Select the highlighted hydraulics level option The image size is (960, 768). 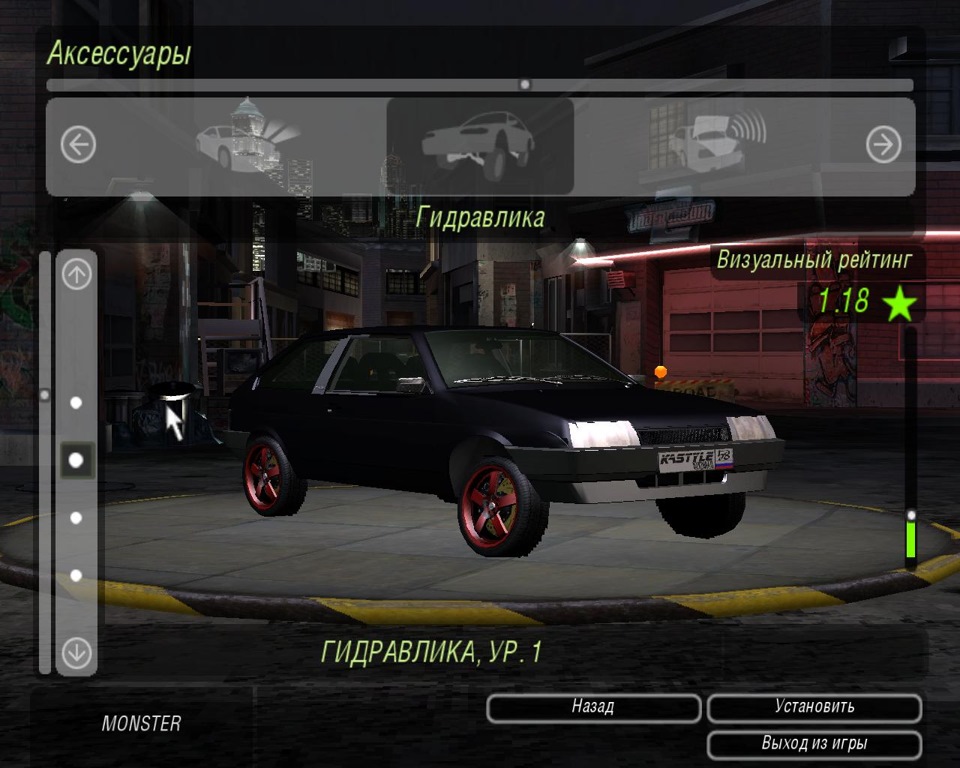77,460
